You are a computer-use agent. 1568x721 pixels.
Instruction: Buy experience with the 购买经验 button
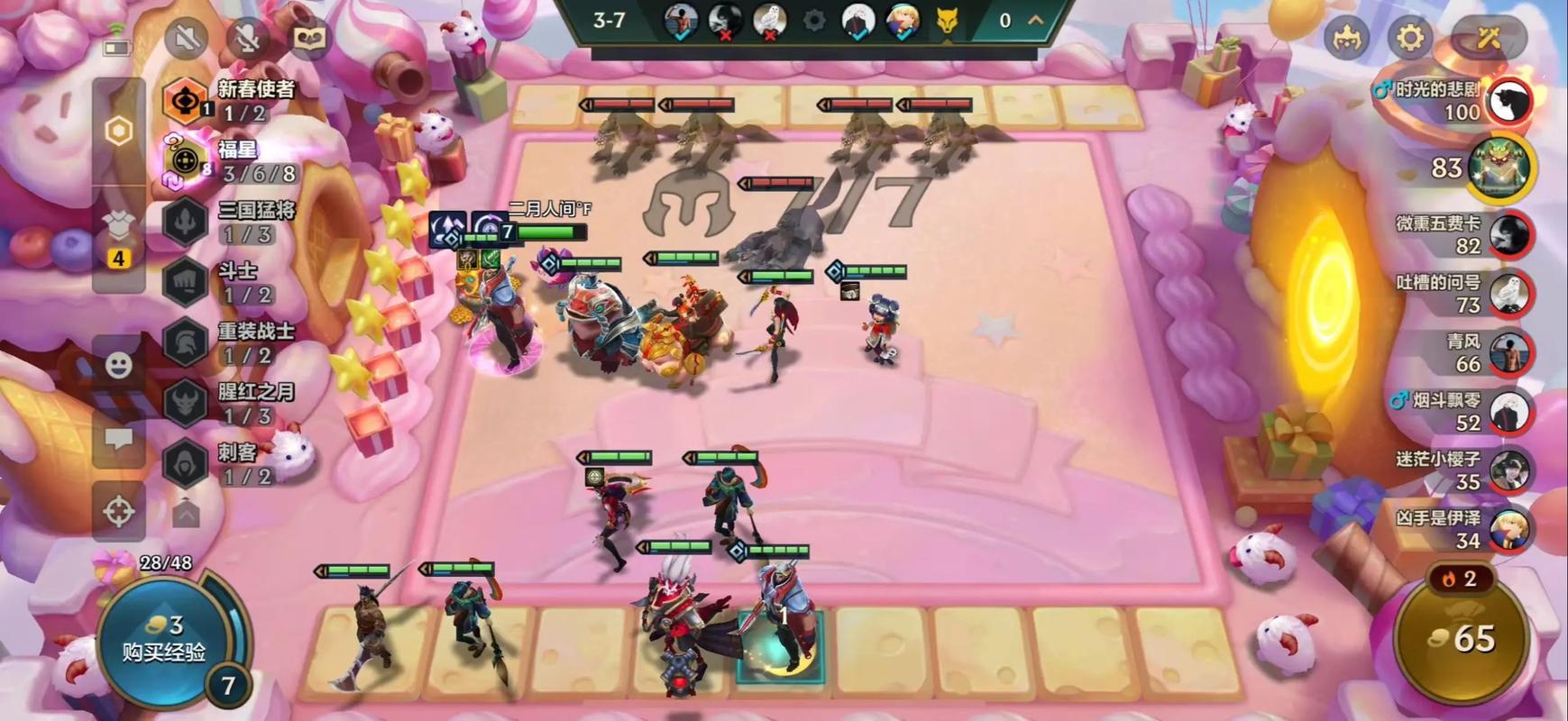click(164, 639)
